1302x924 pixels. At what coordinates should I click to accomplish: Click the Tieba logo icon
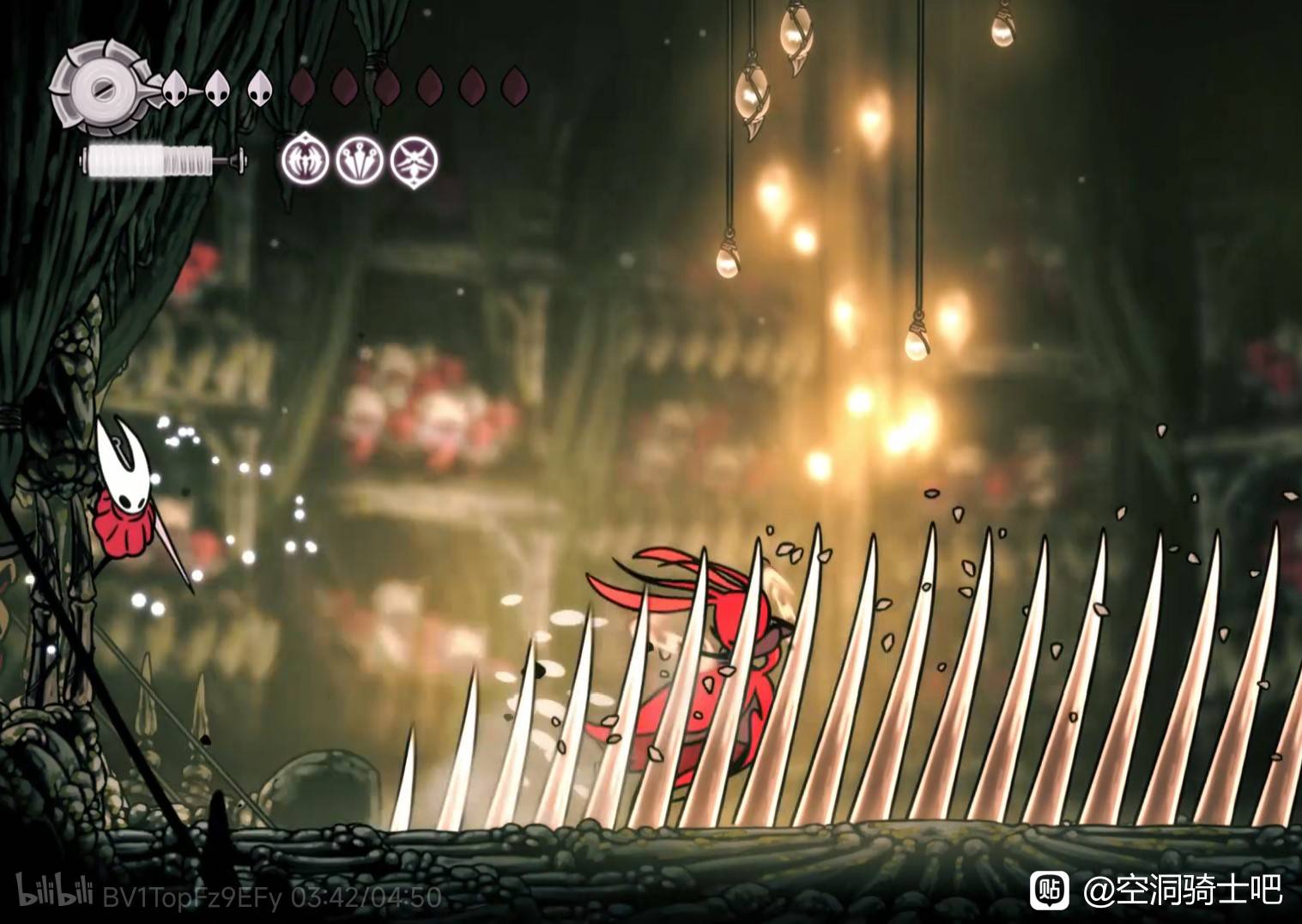click(1049, 891)
